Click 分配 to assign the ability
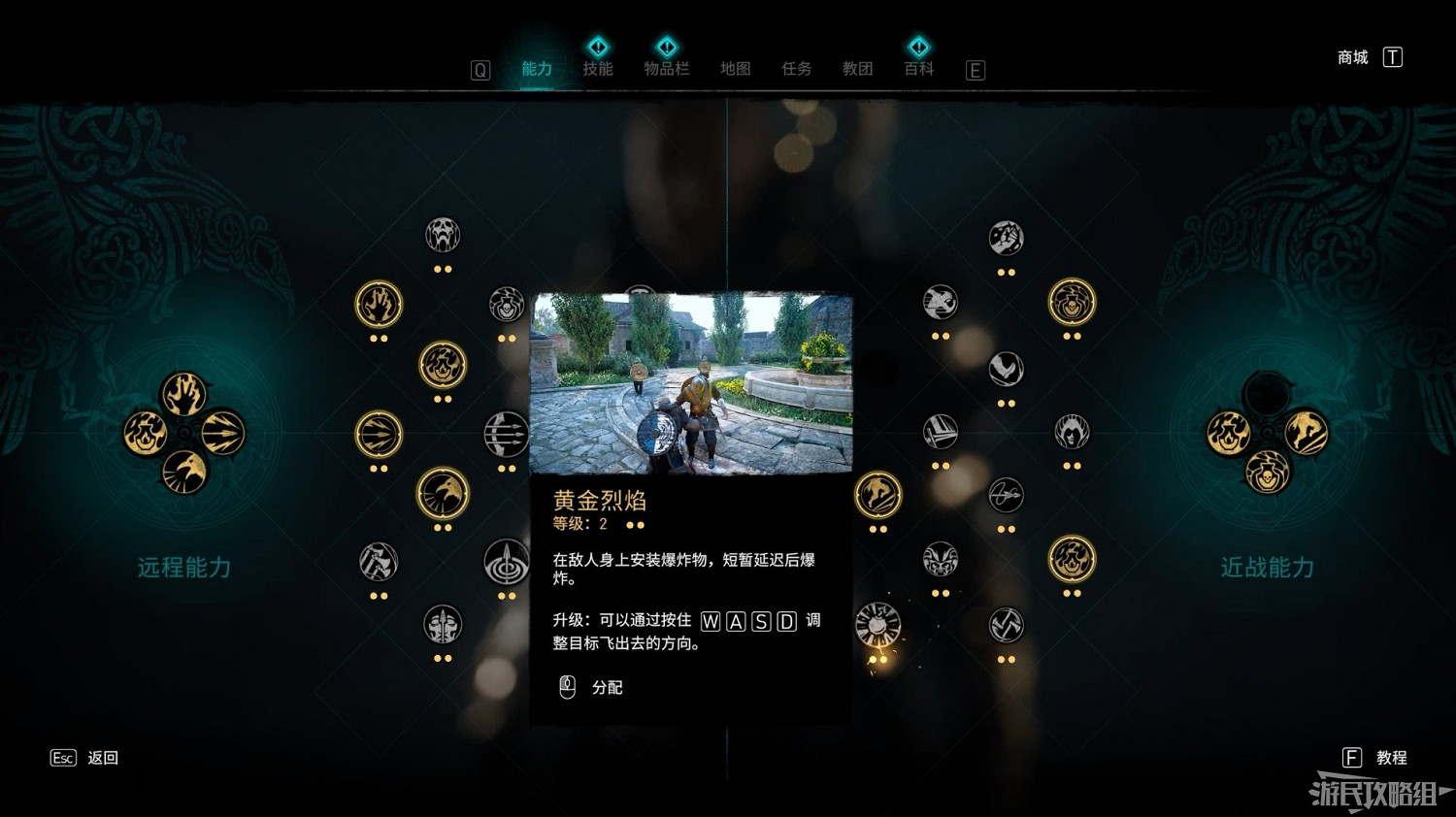 coord(607,688)
